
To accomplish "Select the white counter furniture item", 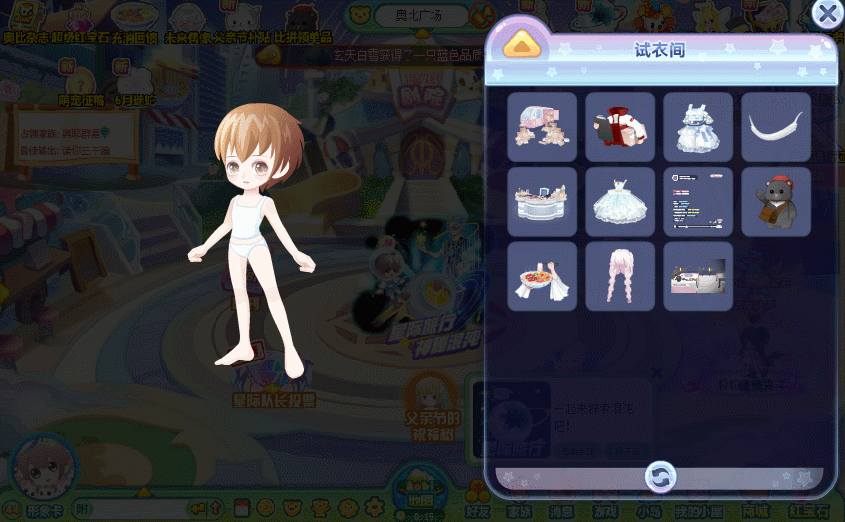I will click(x=542, y=202).
